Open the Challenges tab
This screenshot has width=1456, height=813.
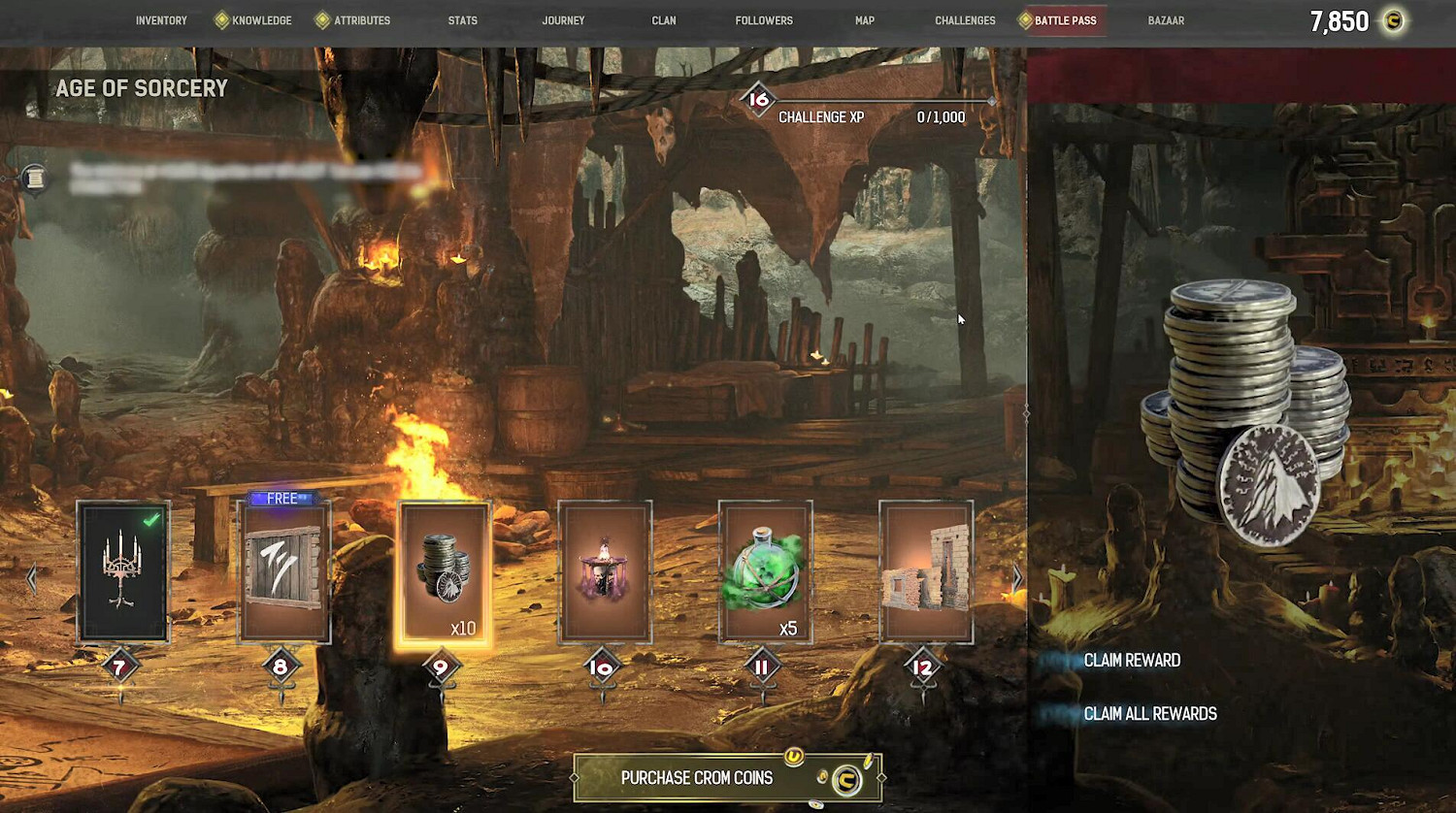point(965,20)
